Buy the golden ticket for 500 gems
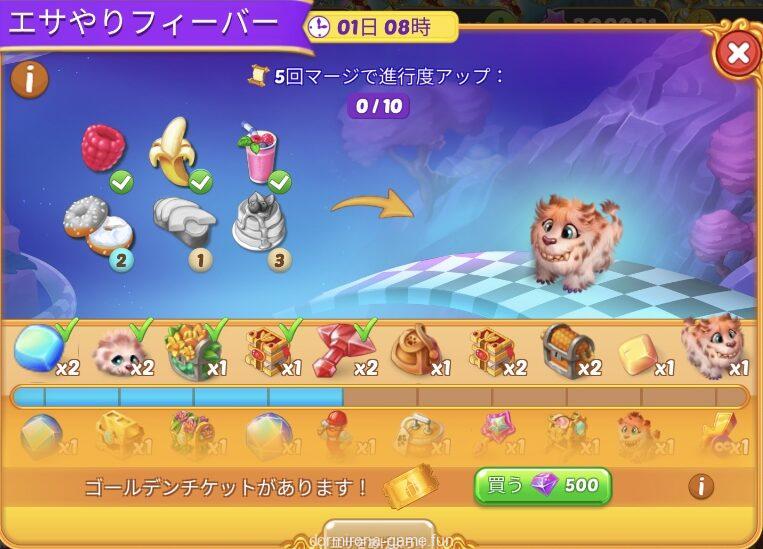This screenshot has height=549, width=763. click(x=542, y=486)
